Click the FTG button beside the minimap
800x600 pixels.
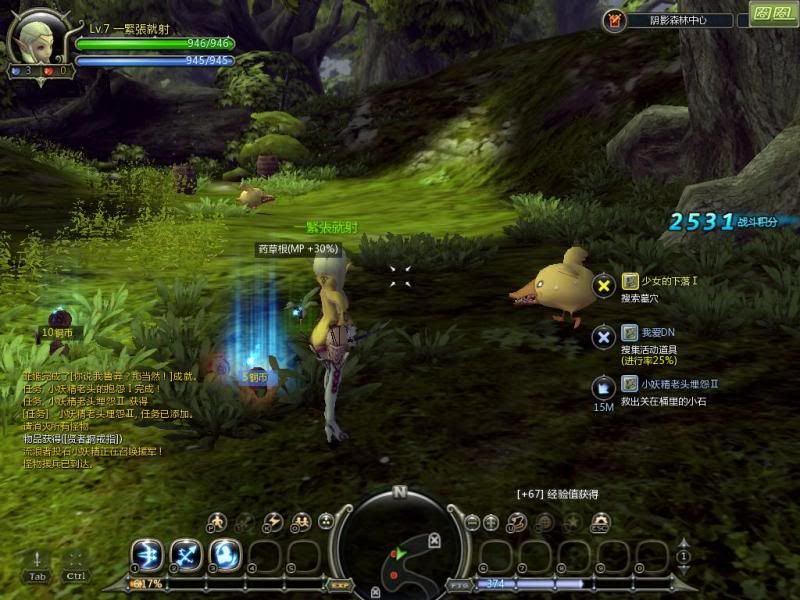[x=459, y=584]
